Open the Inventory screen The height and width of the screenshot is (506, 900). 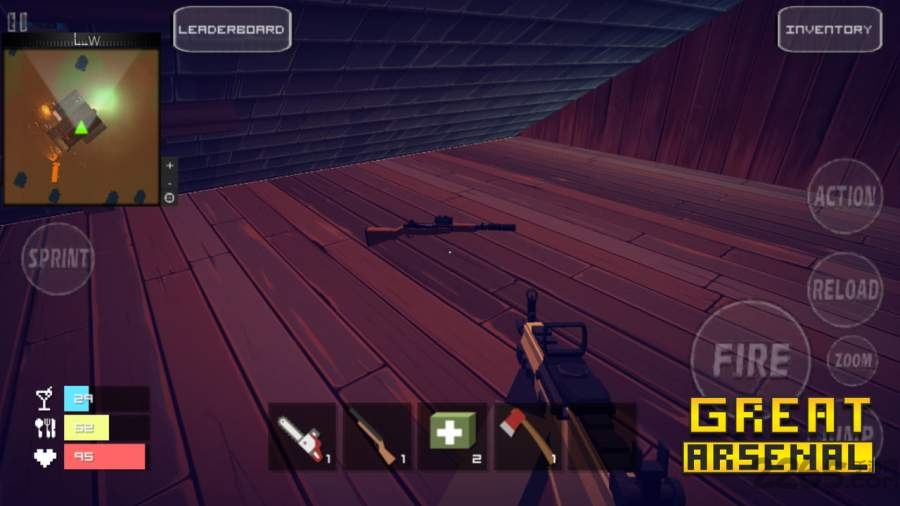click(827, 29)
